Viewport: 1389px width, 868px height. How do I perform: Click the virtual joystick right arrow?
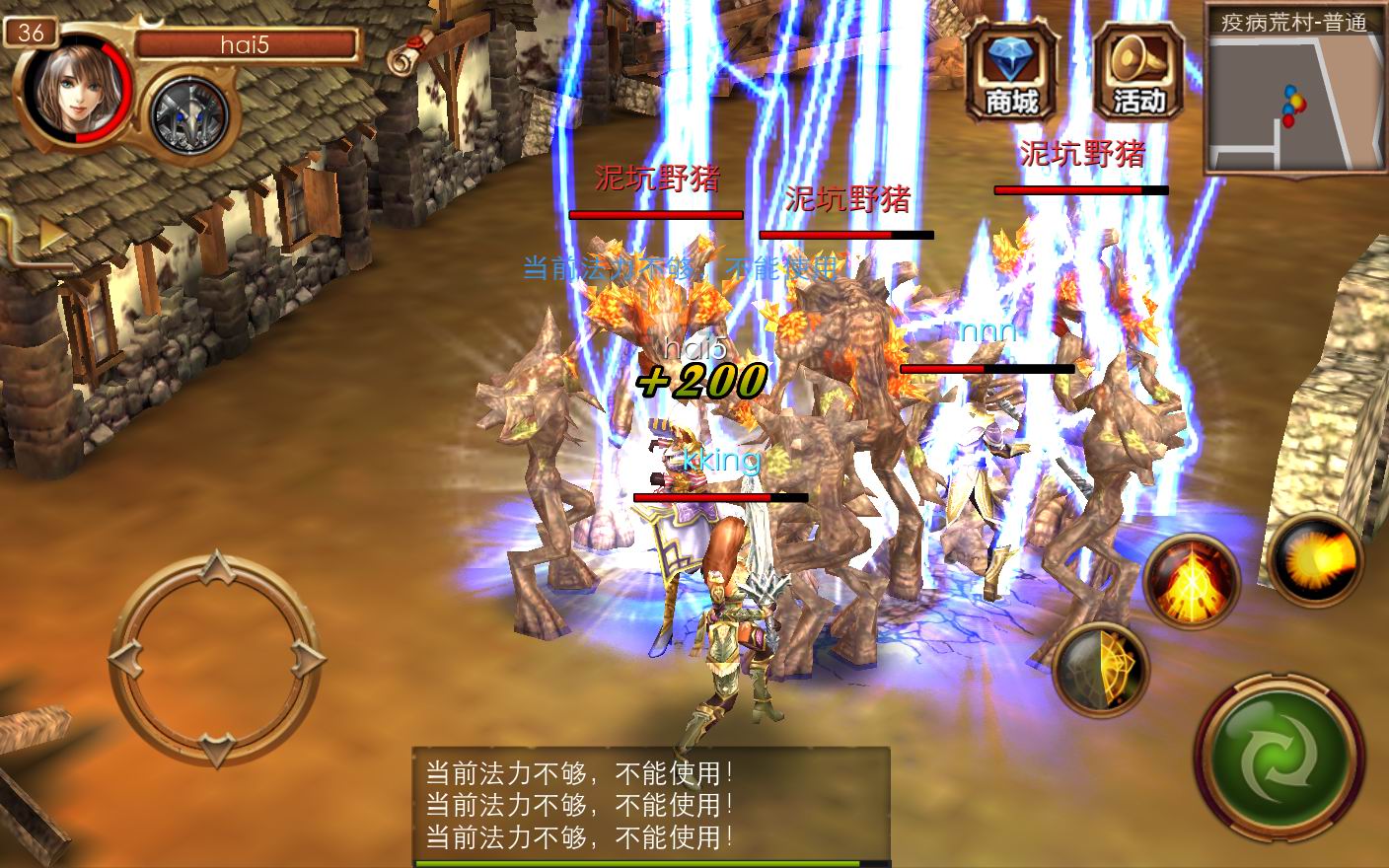[x=308, y=658]
